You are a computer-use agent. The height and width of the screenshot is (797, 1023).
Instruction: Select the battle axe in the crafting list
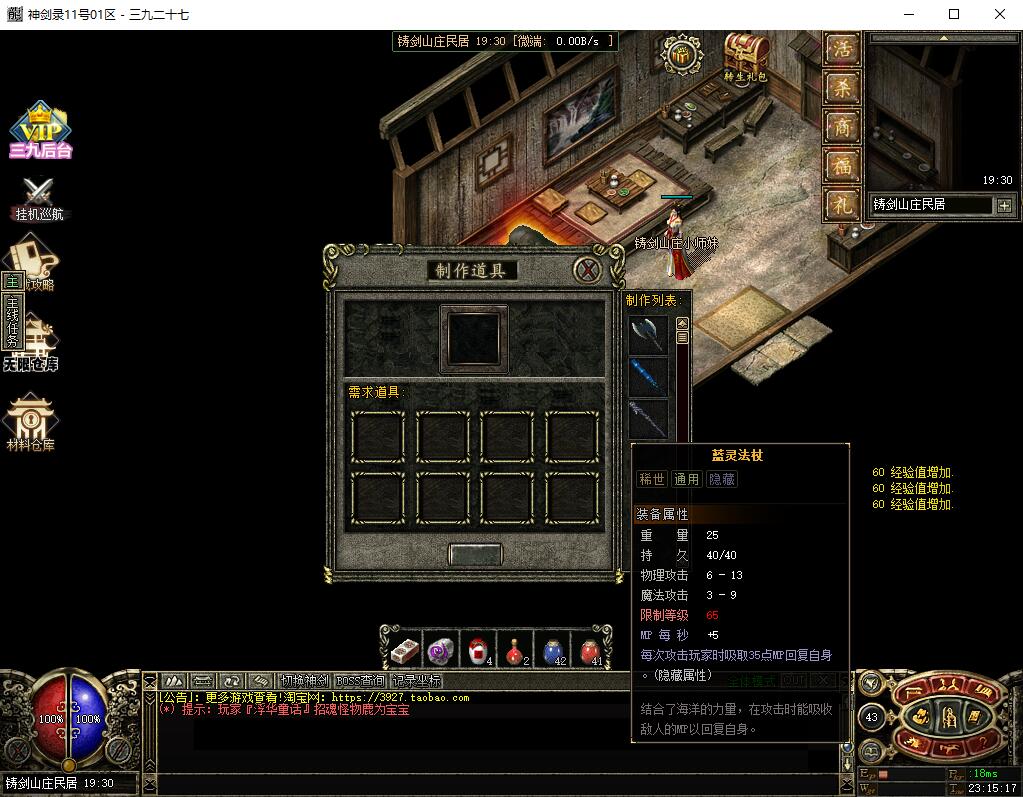[x=648, y=335]
